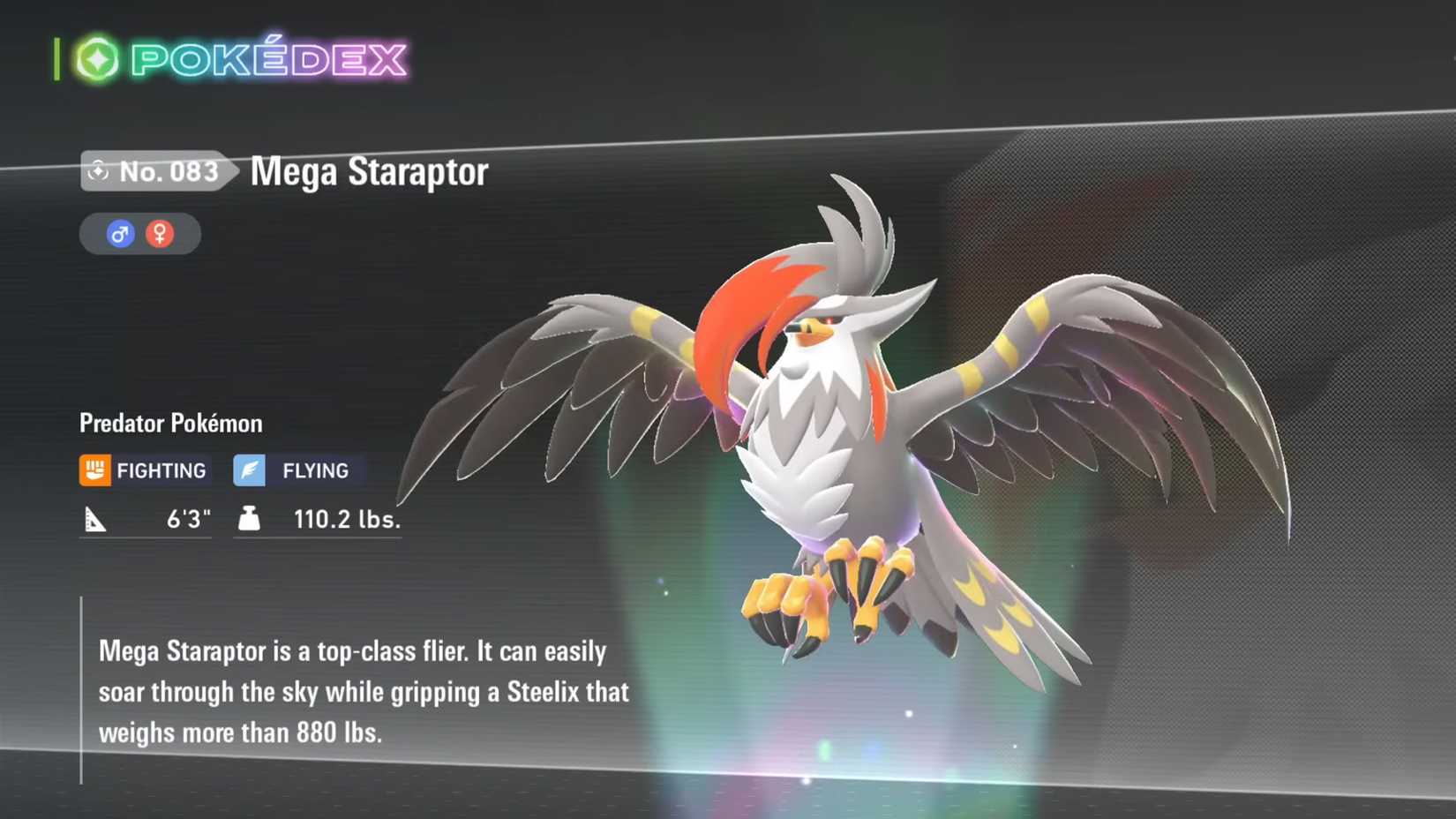
Task: Select the Mega Staraptor name heading
Action: point(368,172)
